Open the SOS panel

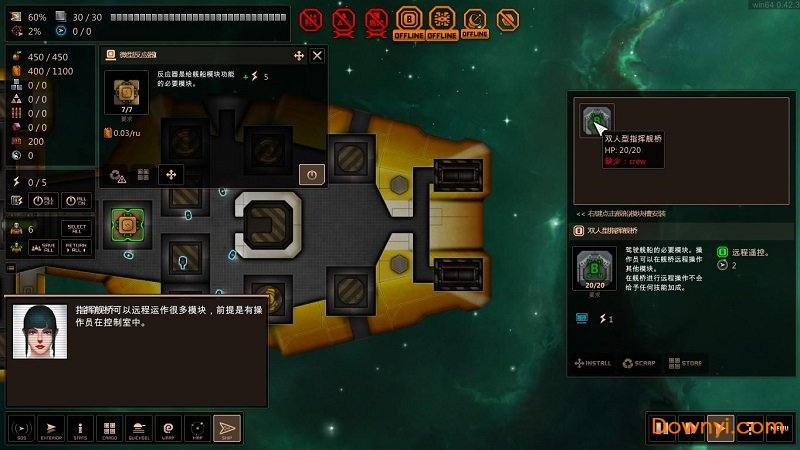coord(21,428)
